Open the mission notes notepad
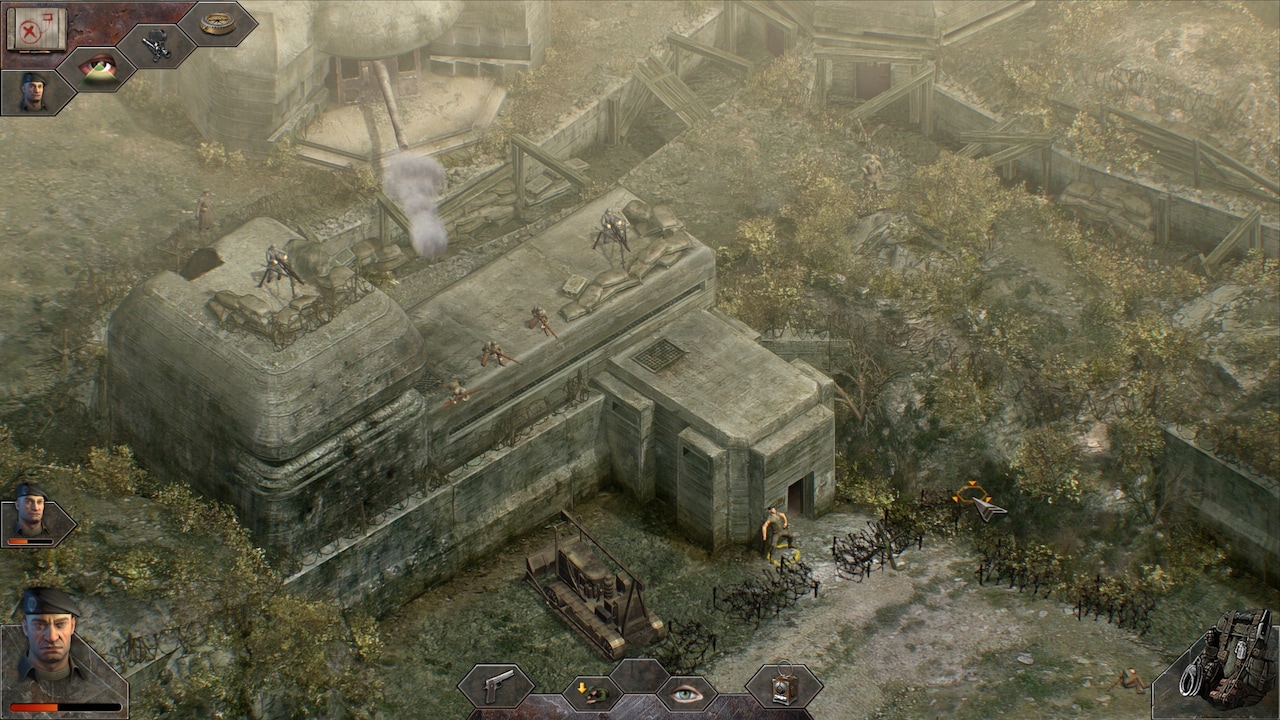Screen dimensions: 1280x720 click(35, 28)
